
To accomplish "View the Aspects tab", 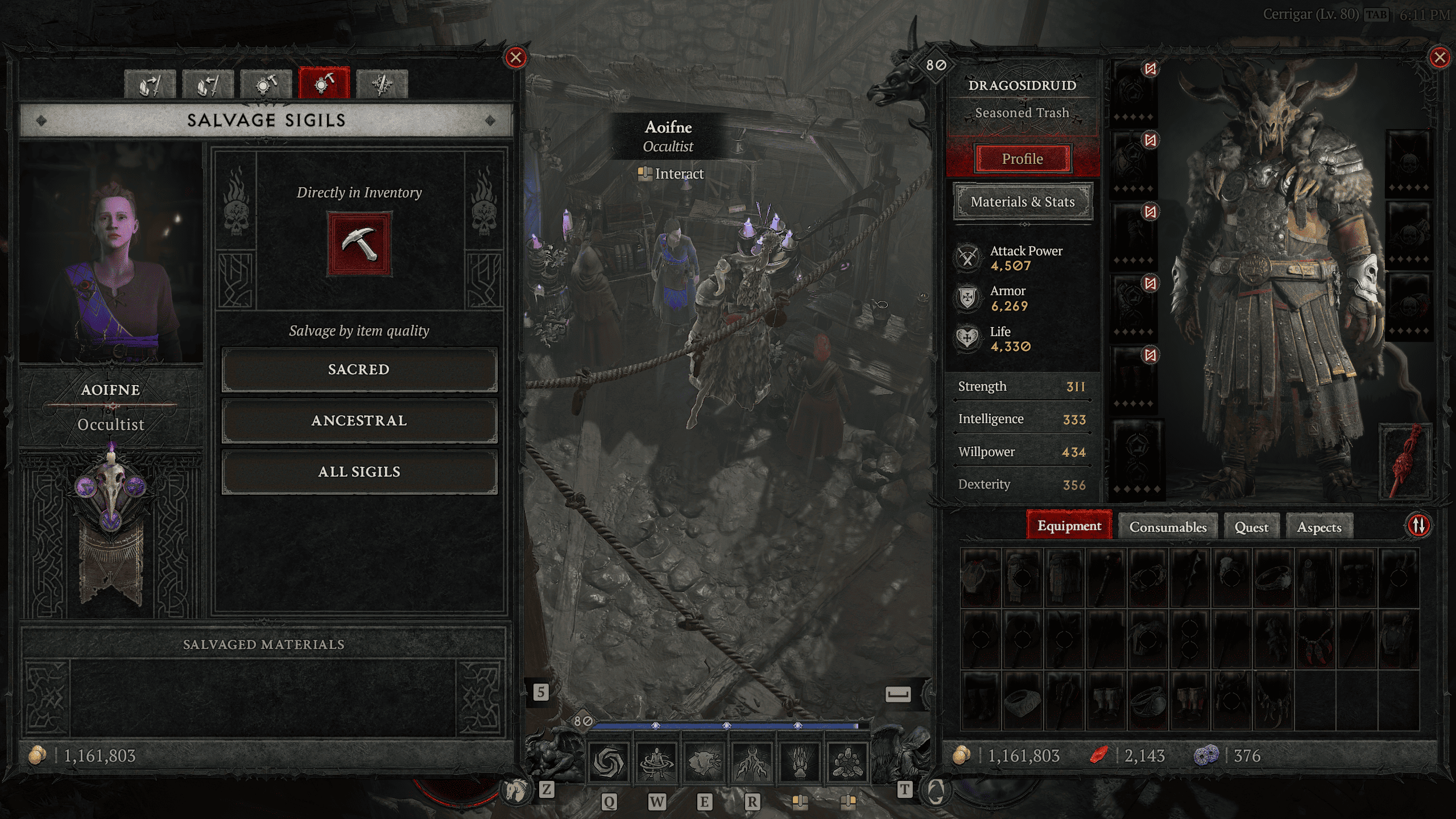I will click(1319, 527).
